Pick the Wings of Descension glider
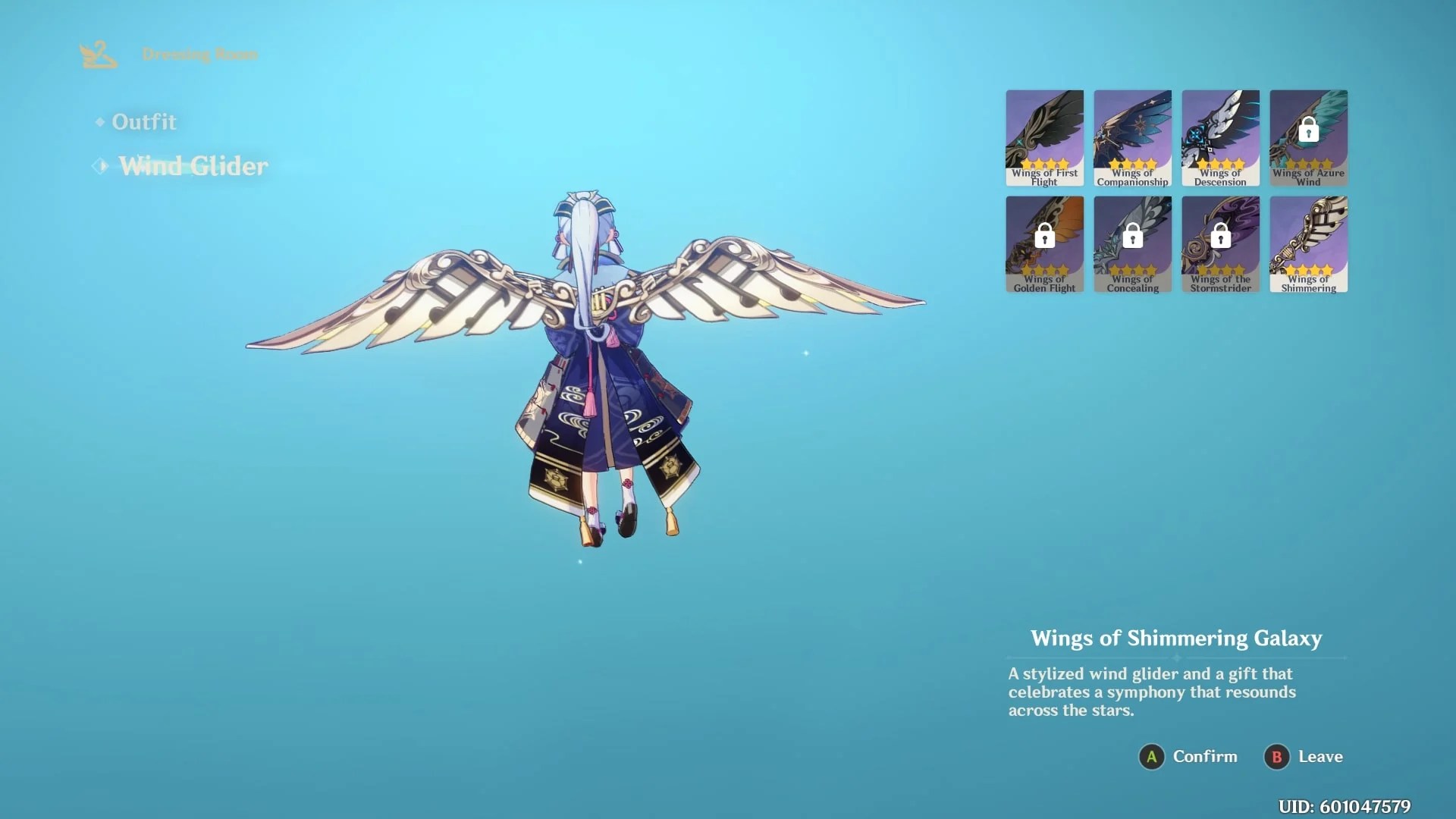1456x819 pixels. (x=1220, y=137)
